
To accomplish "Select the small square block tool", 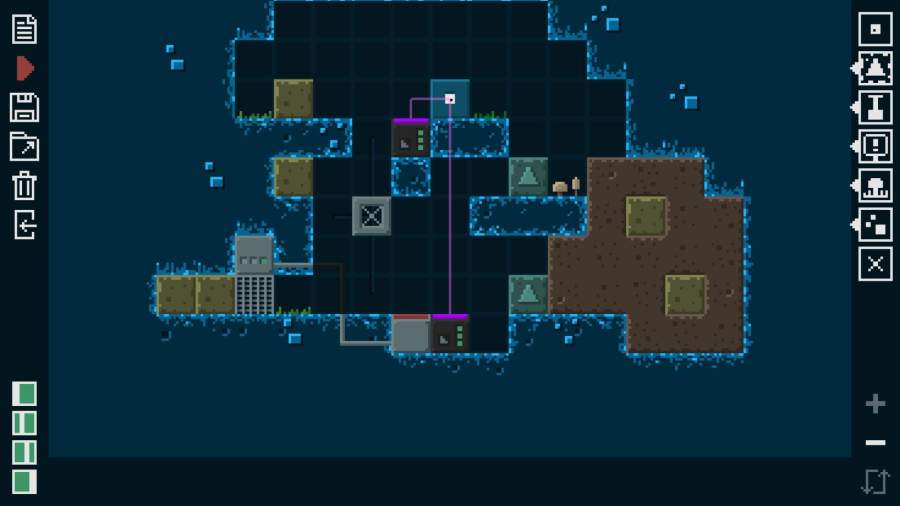I will point(876,29).
